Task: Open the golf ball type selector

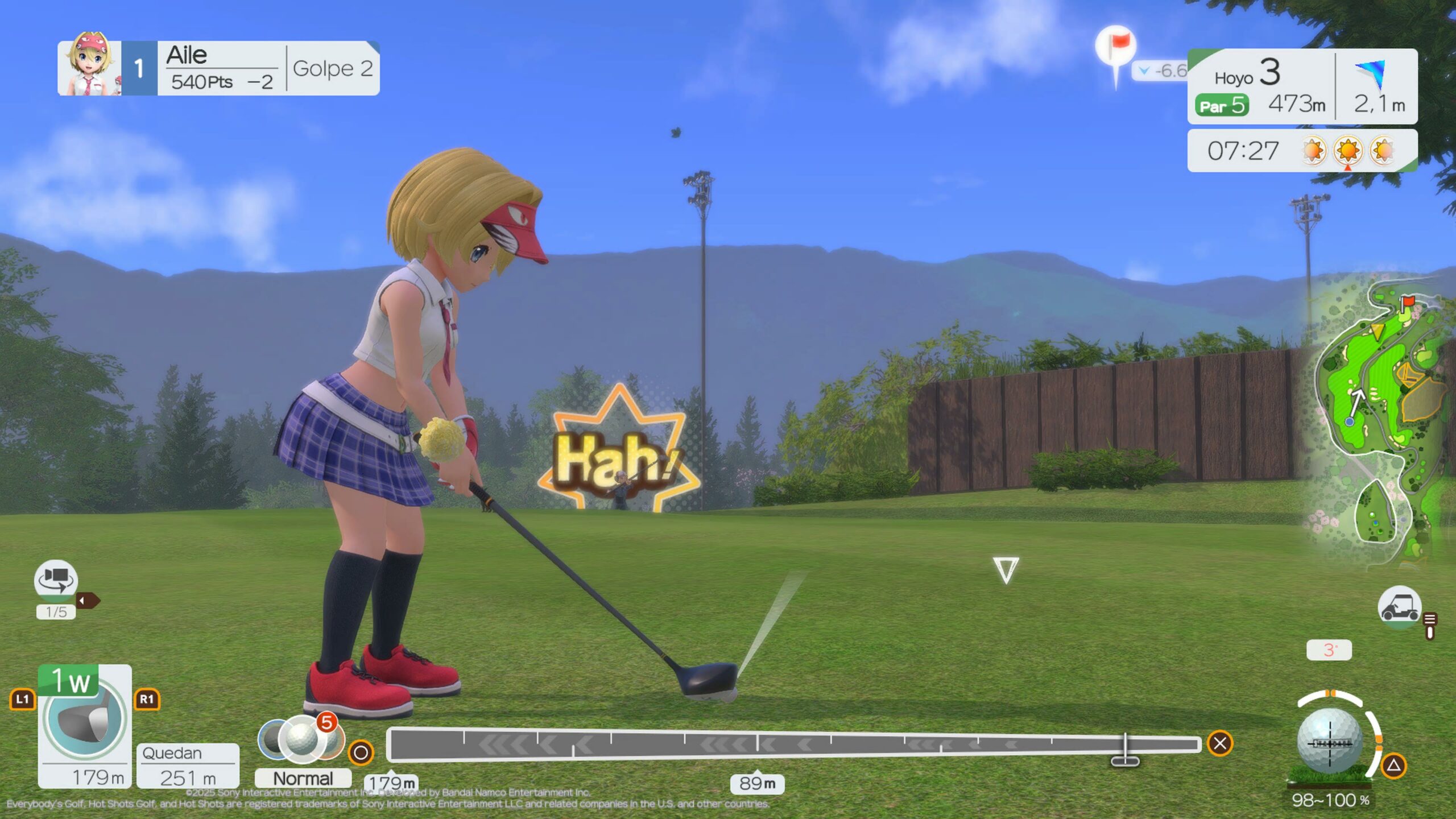Action: pyautogui.click(x=301, y=738)
